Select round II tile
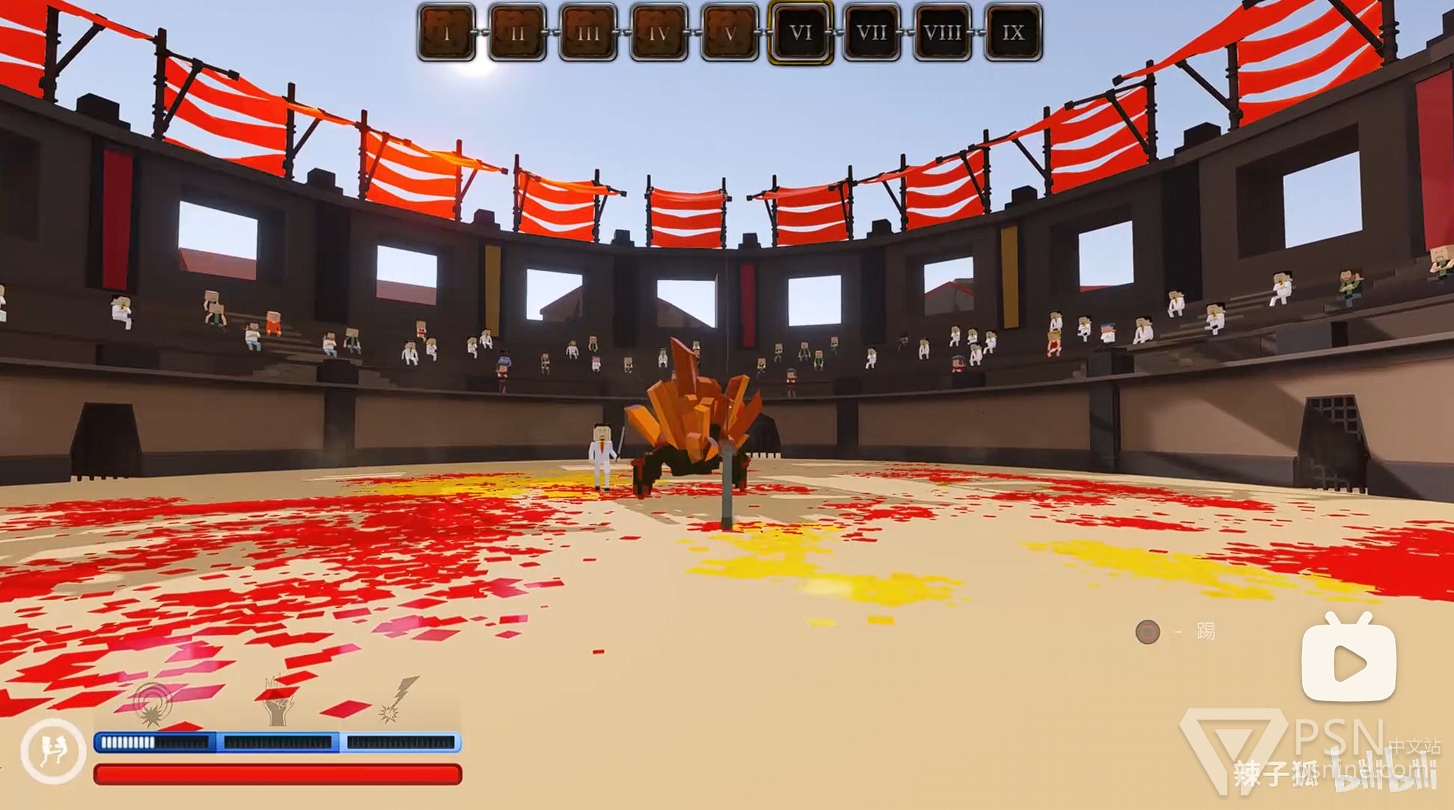 (517, 32)
